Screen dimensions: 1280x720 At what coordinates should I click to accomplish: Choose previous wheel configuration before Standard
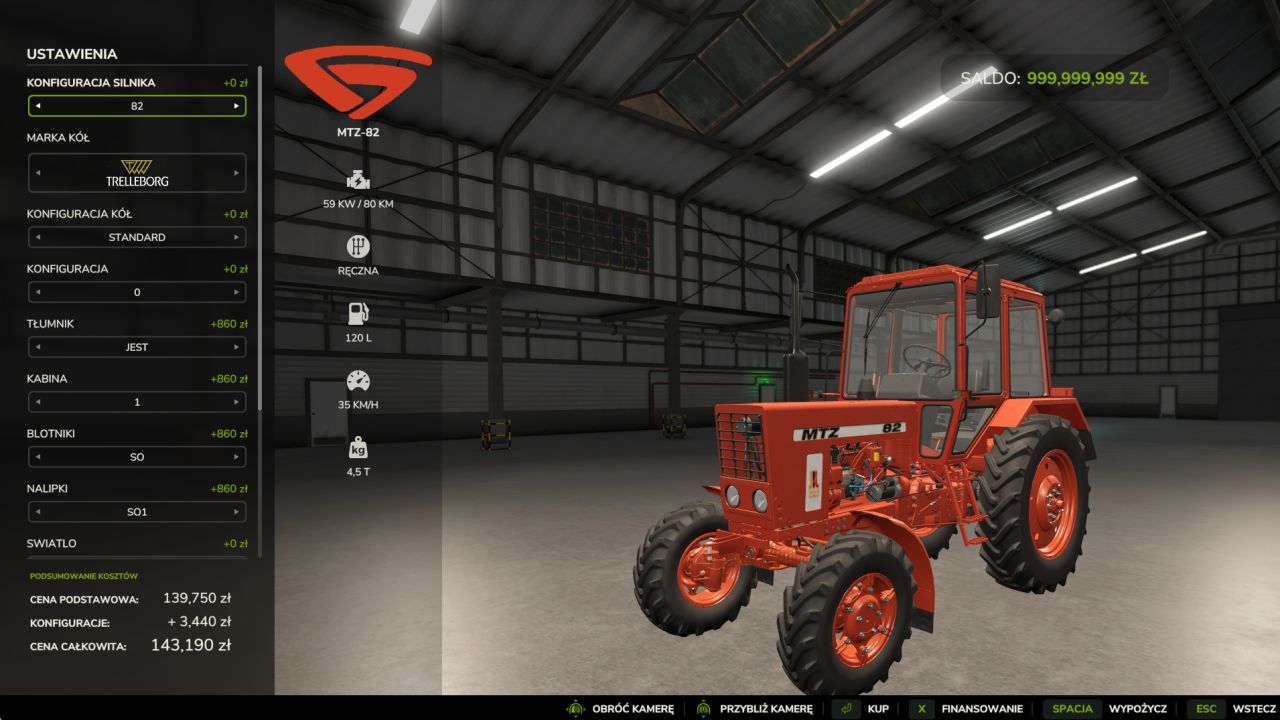38,238
